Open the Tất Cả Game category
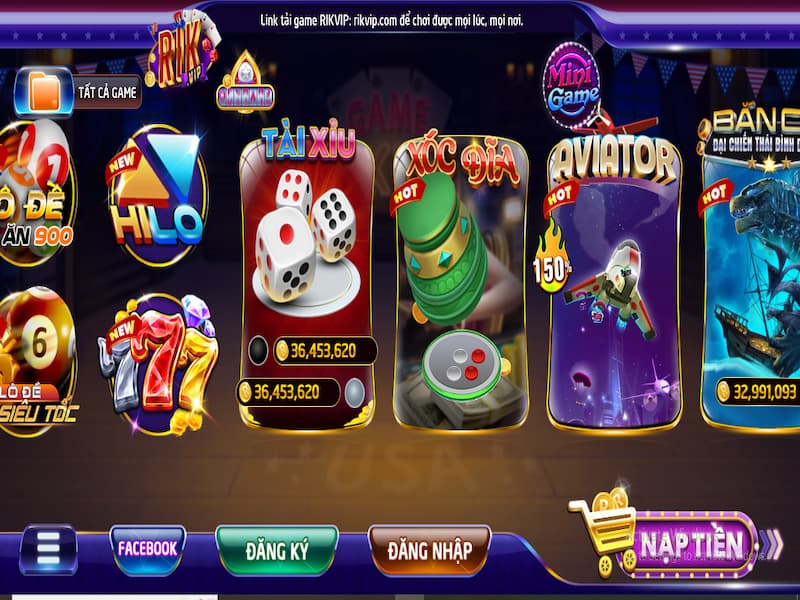The image size is (800, 600). (x=78, y=92)
